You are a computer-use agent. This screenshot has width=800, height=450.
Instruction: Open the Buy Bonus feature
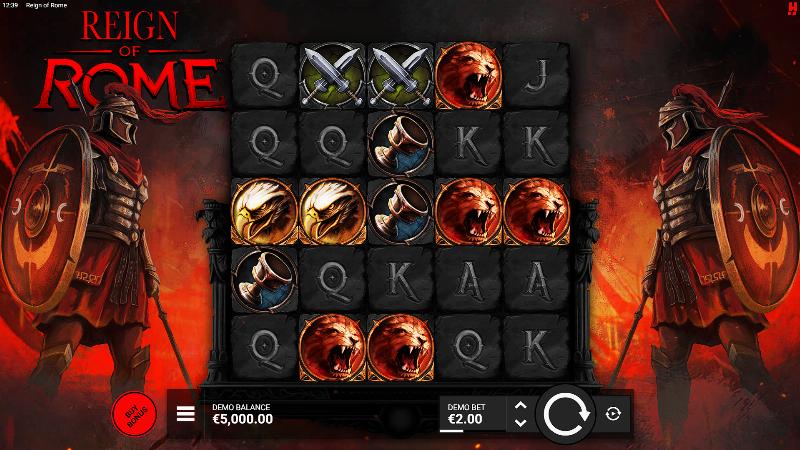(132, 413)
